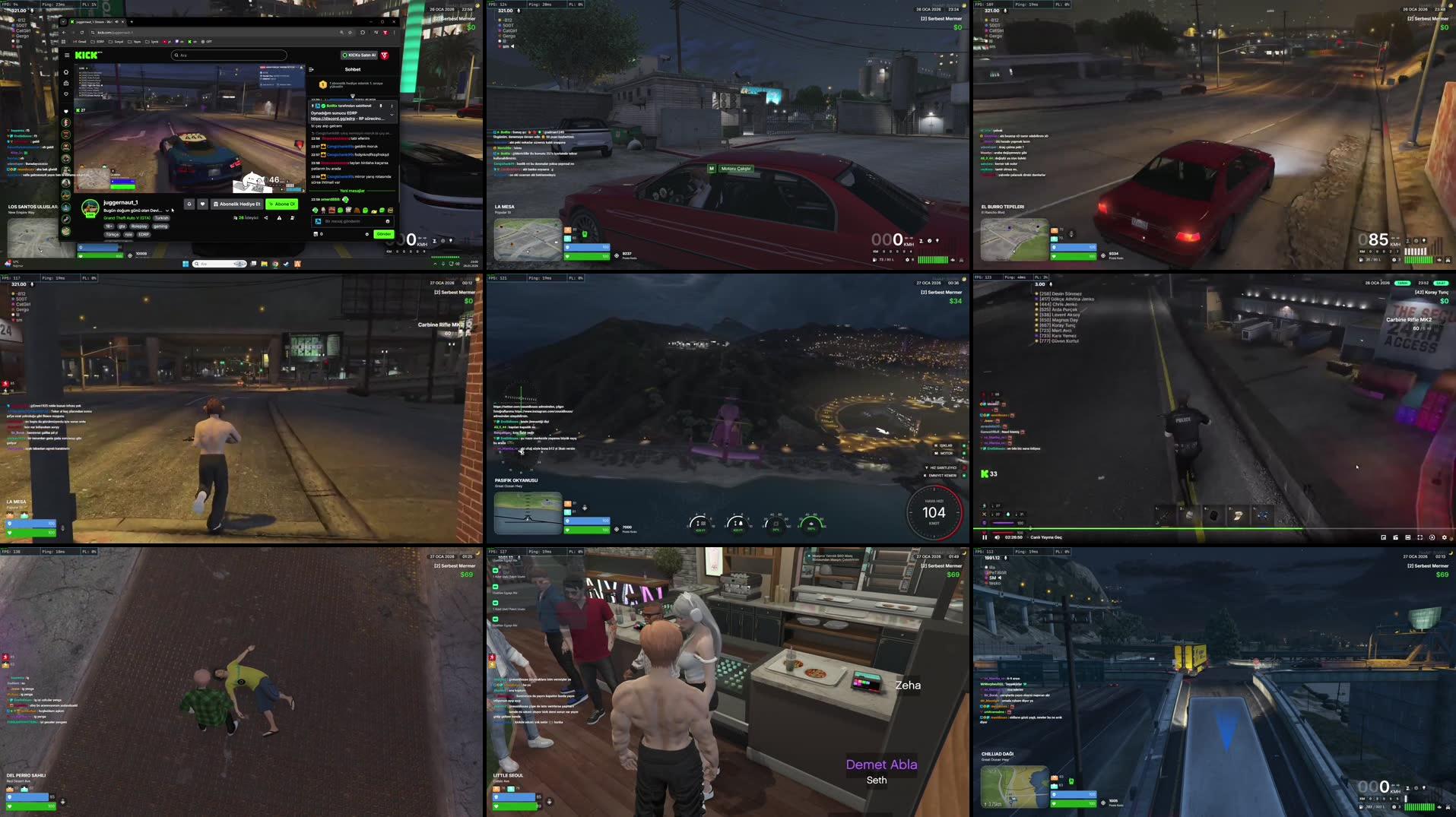
Task: Enter fullscreen on the replay player
Action: [1420, 537]
